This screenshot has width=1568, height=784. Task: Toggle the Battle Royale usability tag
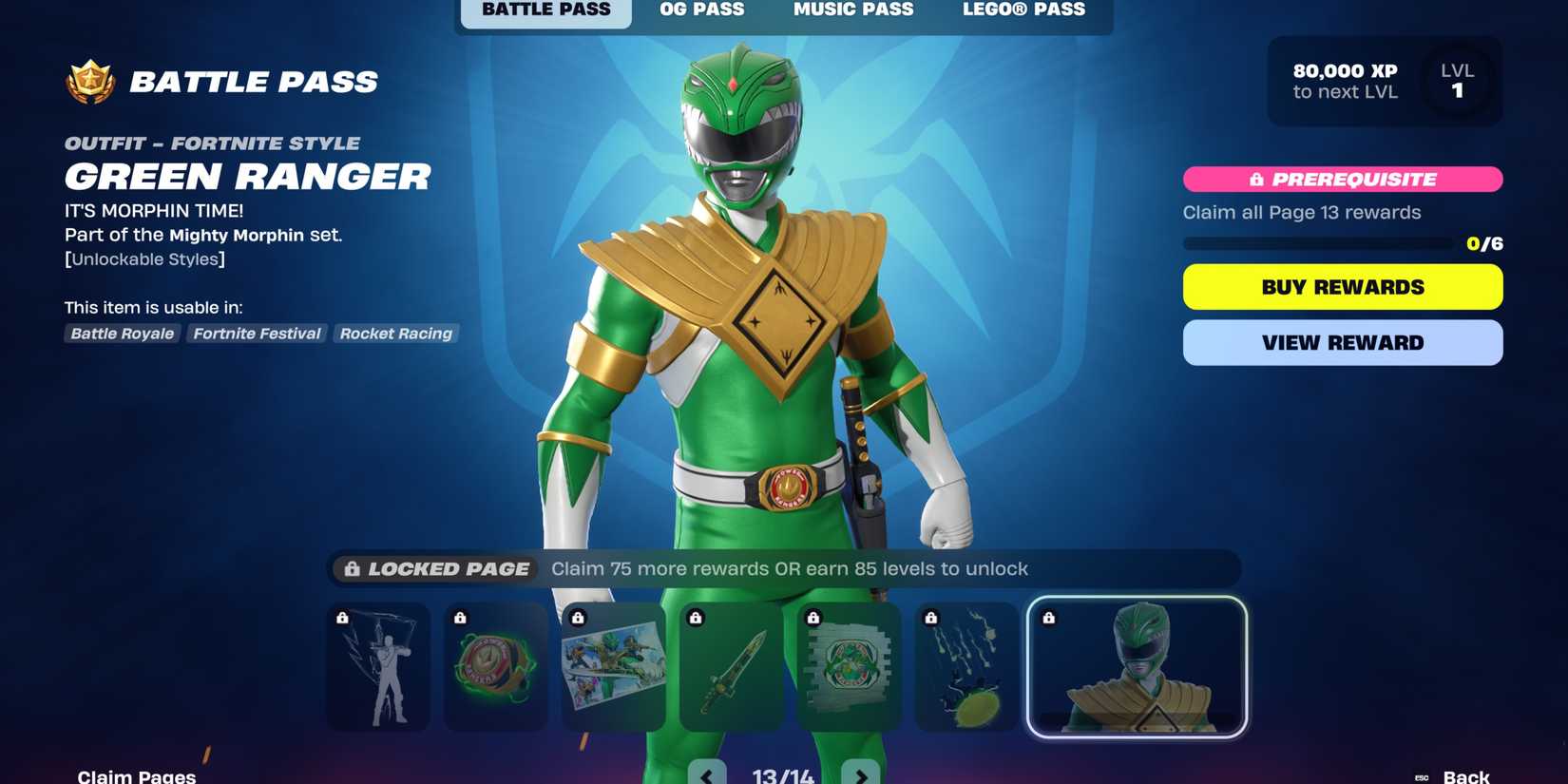(x=122, y=334)
